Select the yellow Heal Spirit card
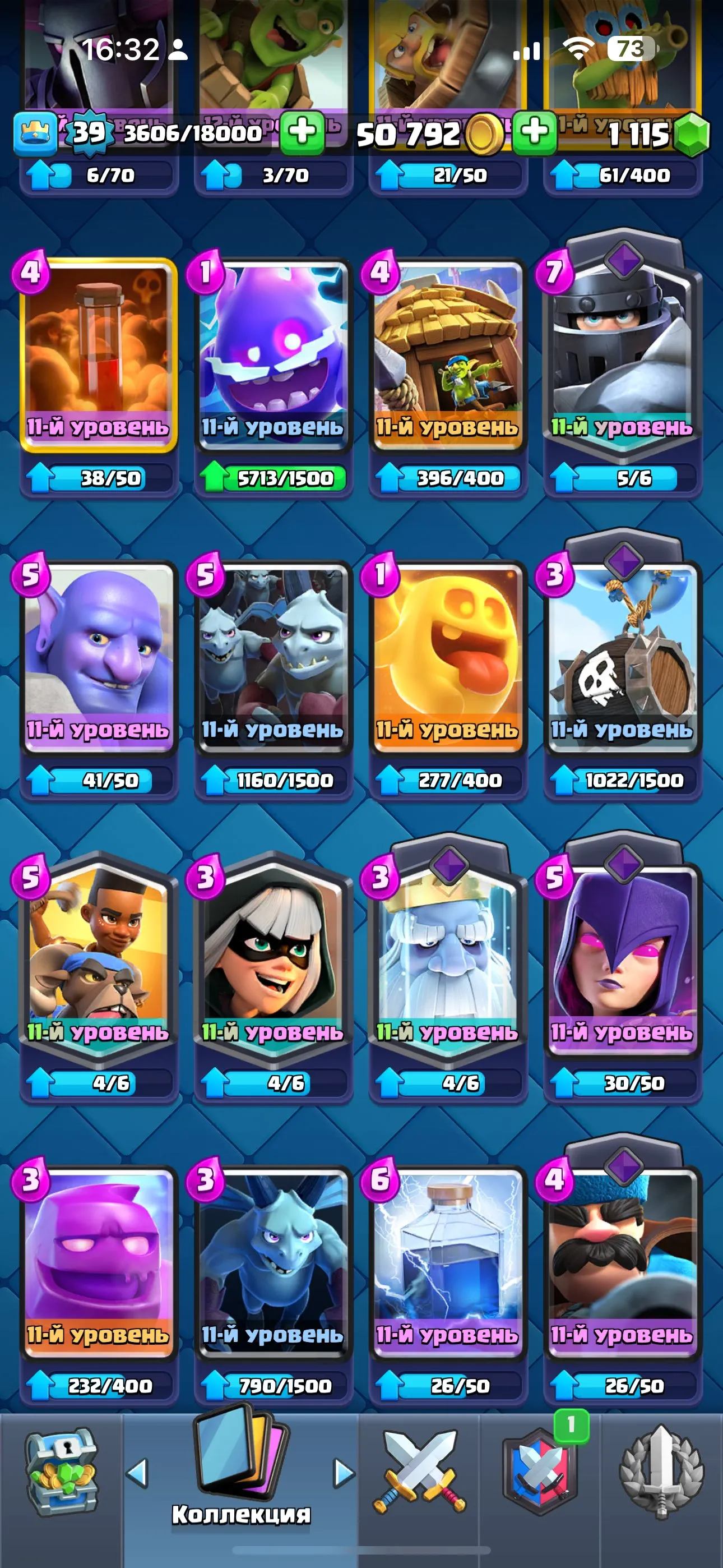723x1568 pixels. pyautogui.click(x=447, y=657)
